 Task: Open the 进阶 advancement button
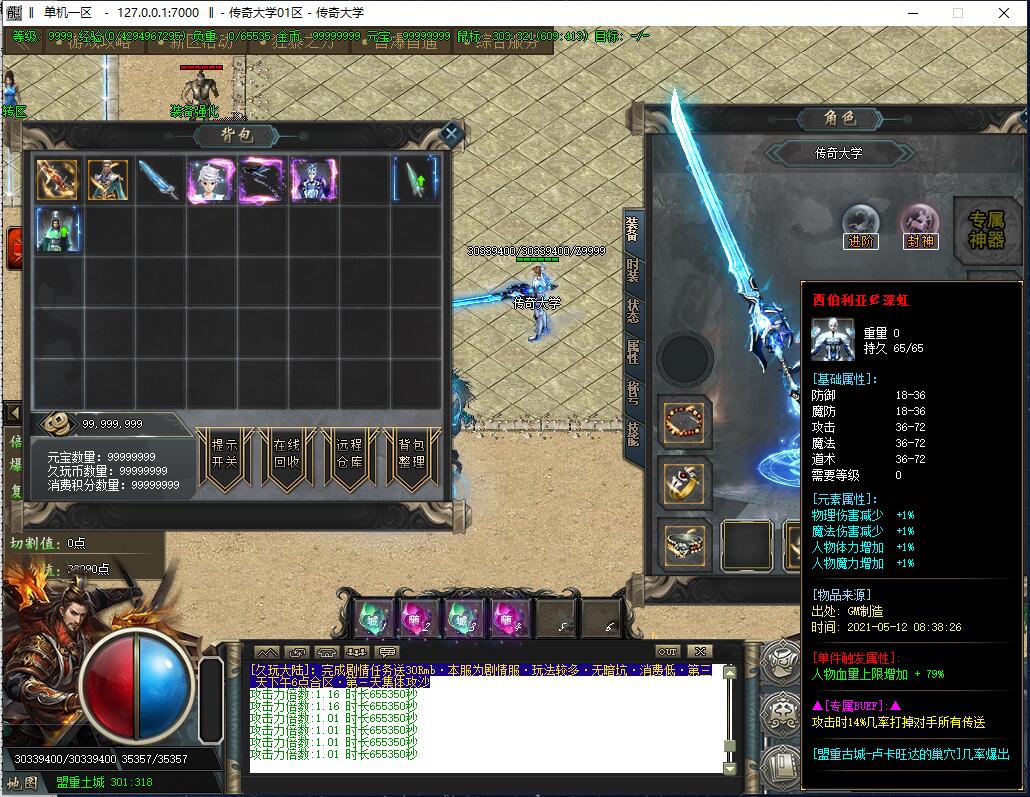(860, 226)
